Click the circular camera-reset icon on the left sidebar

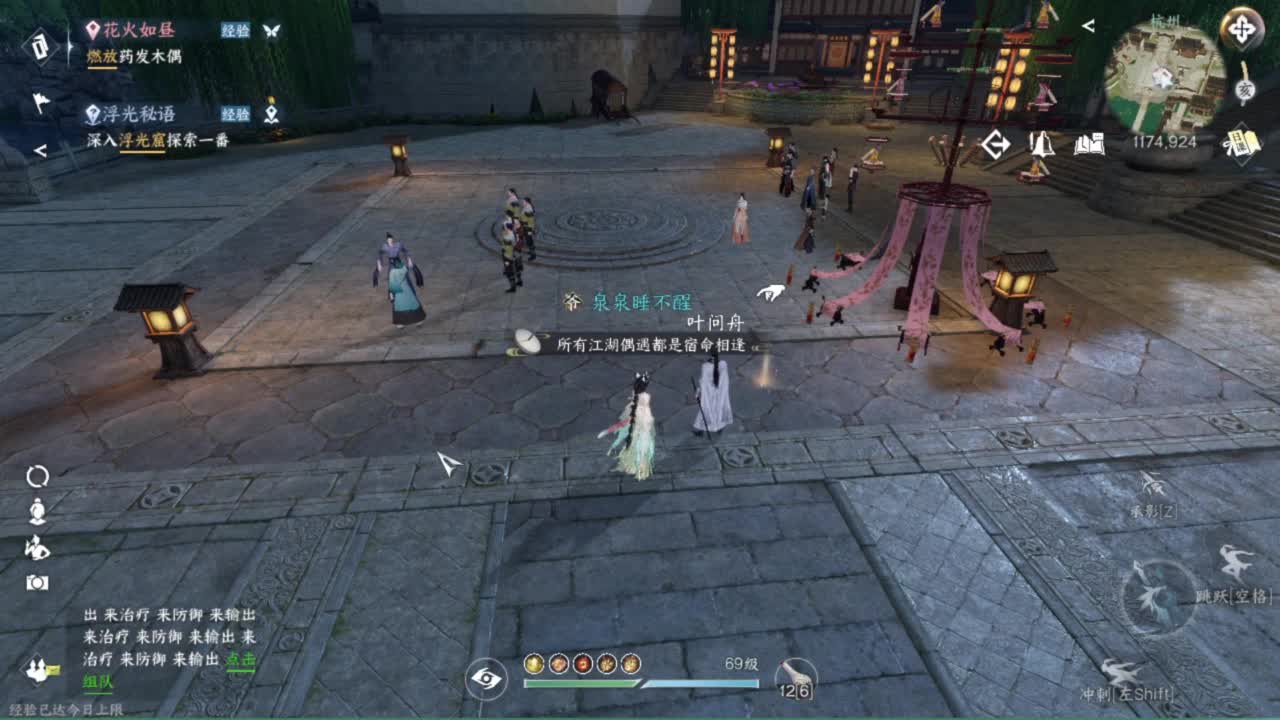[35, 478]
